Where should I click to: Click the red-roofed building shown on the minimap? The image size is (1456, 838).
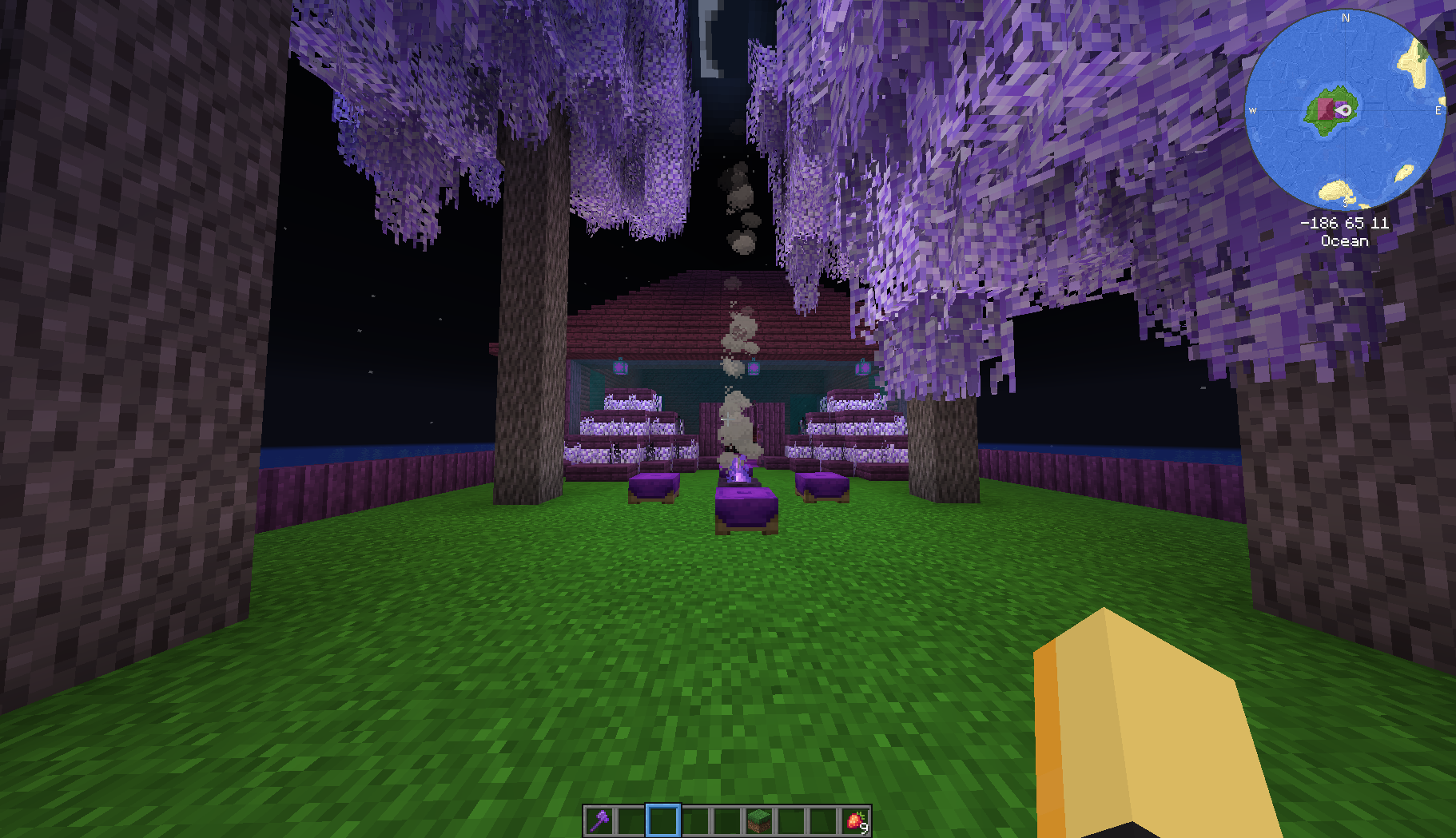[x=1325, y=109]
